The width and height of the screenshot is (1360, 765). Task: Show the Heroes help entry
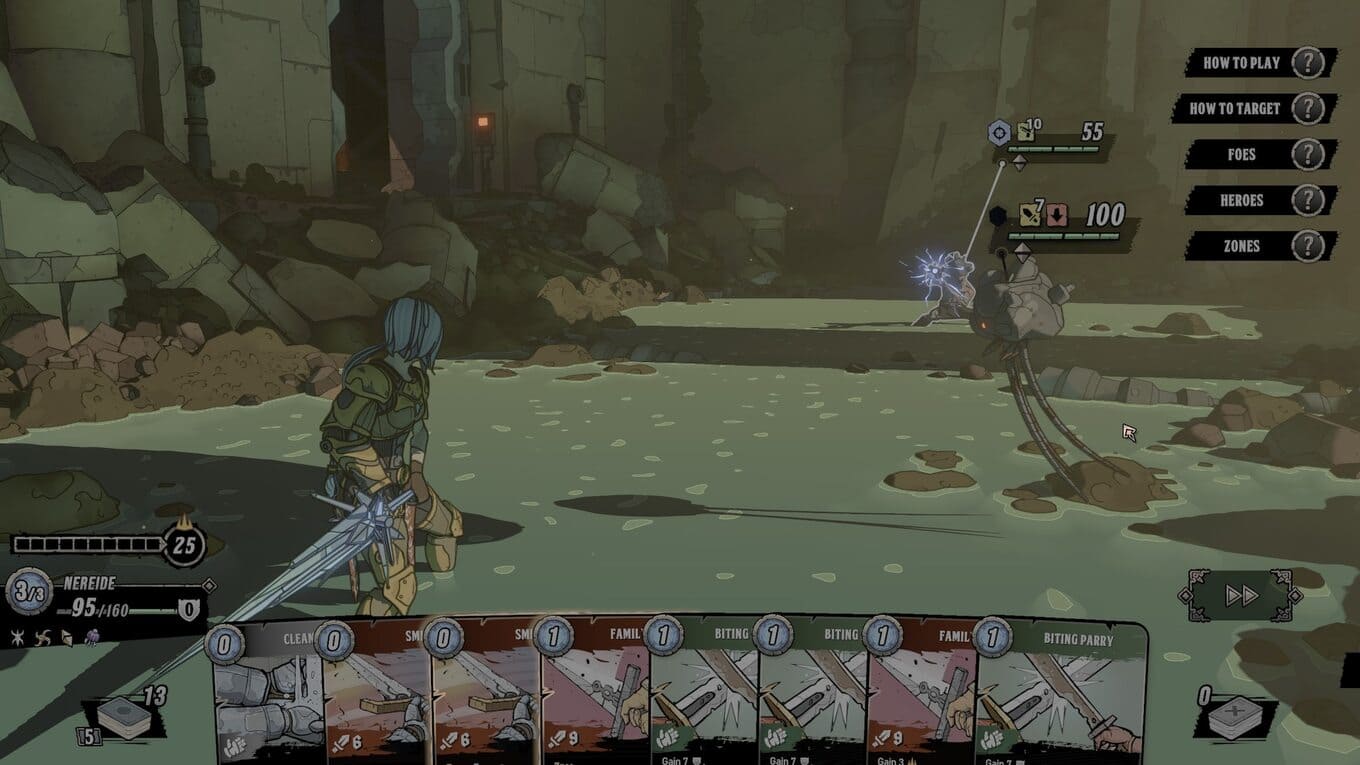click(1258, 200)
